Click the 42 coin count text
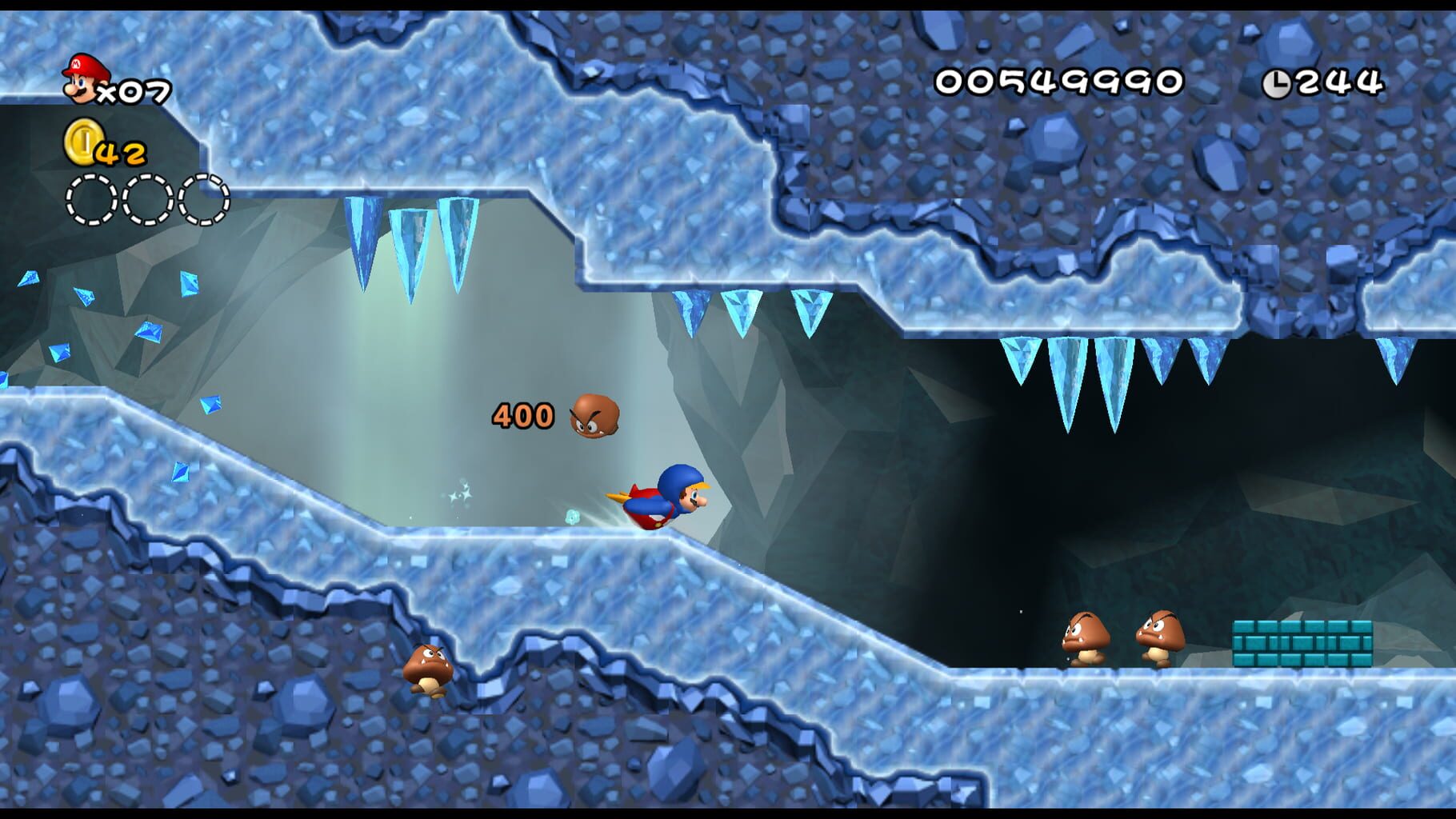1456x819 pixels. 120,154
